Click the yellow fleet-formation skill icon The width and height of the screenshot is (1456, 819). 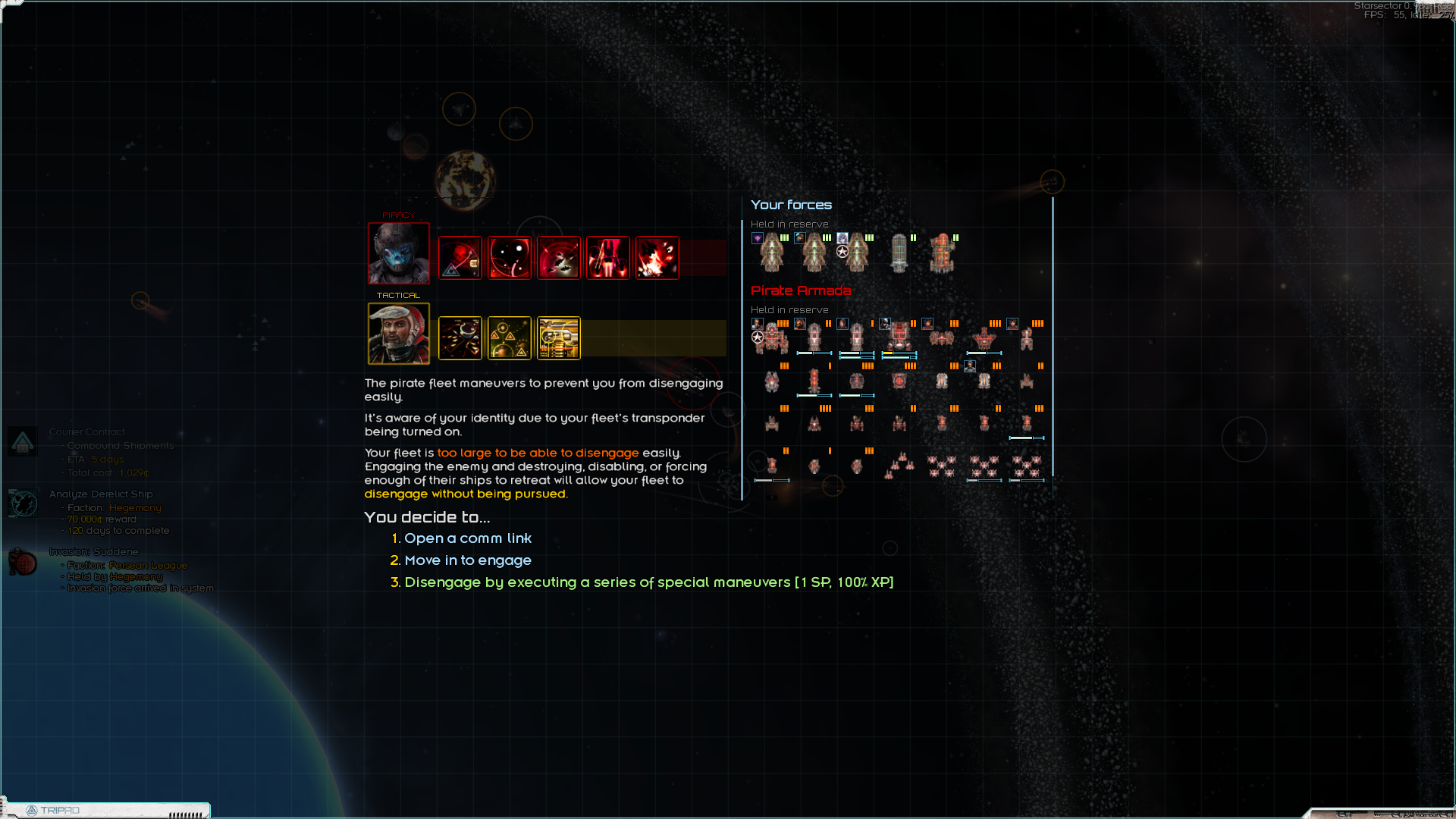[460, 338]
